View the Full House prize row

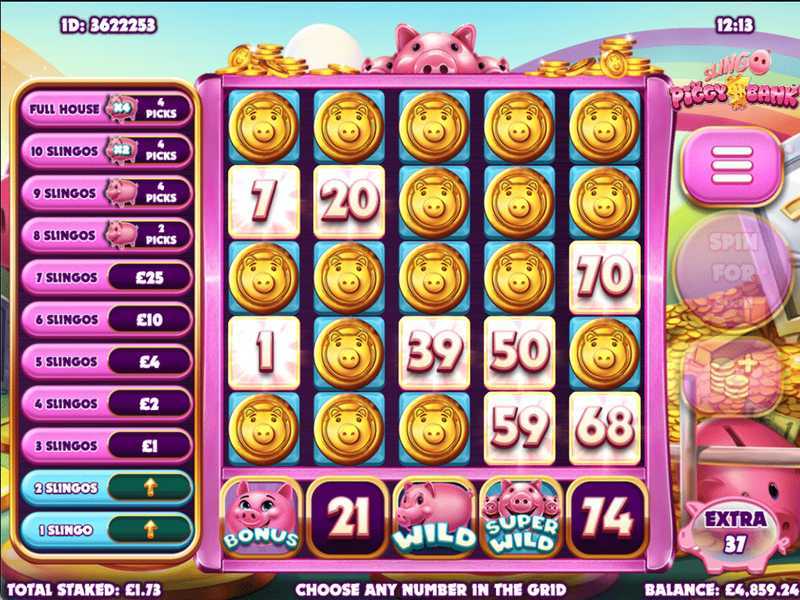tap(107, 108)
